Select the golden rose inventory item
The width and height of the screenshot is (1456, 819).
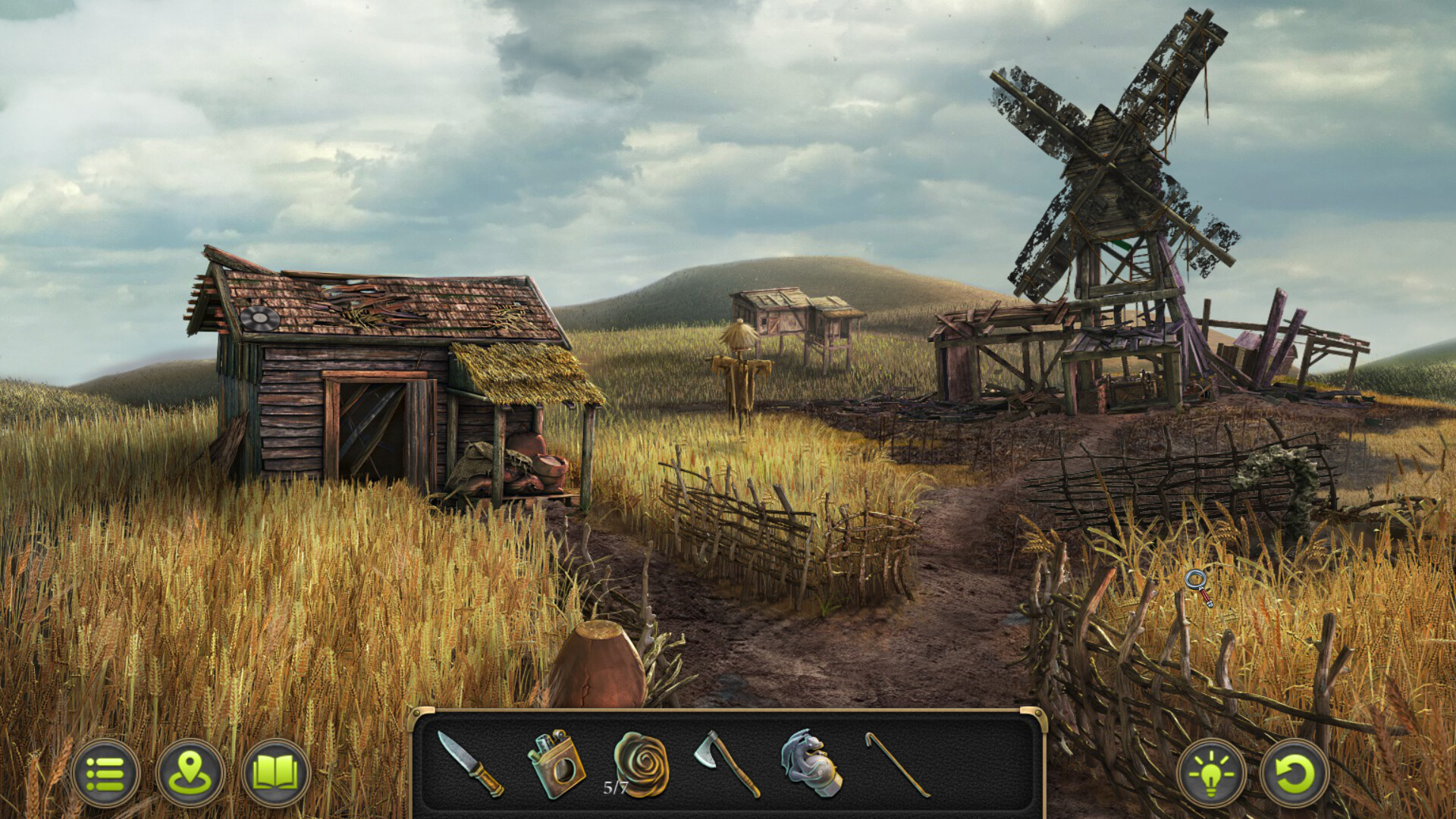642,763
